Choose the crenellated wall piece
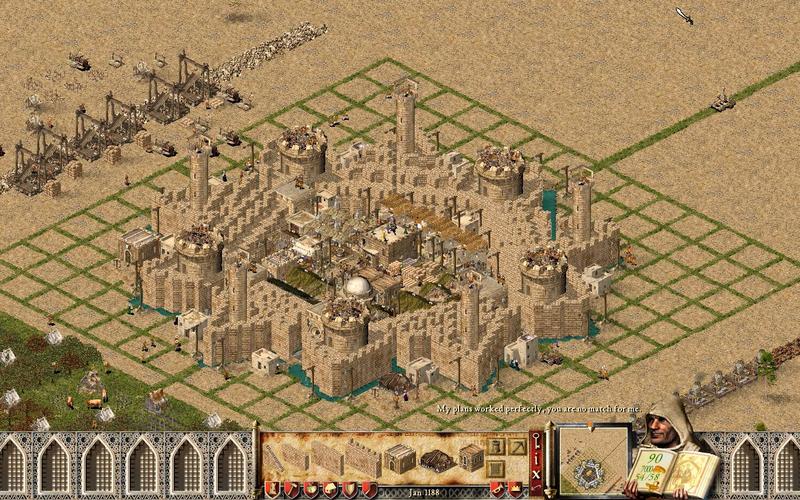This screenshot has height=500, width=800. [362, 457]
